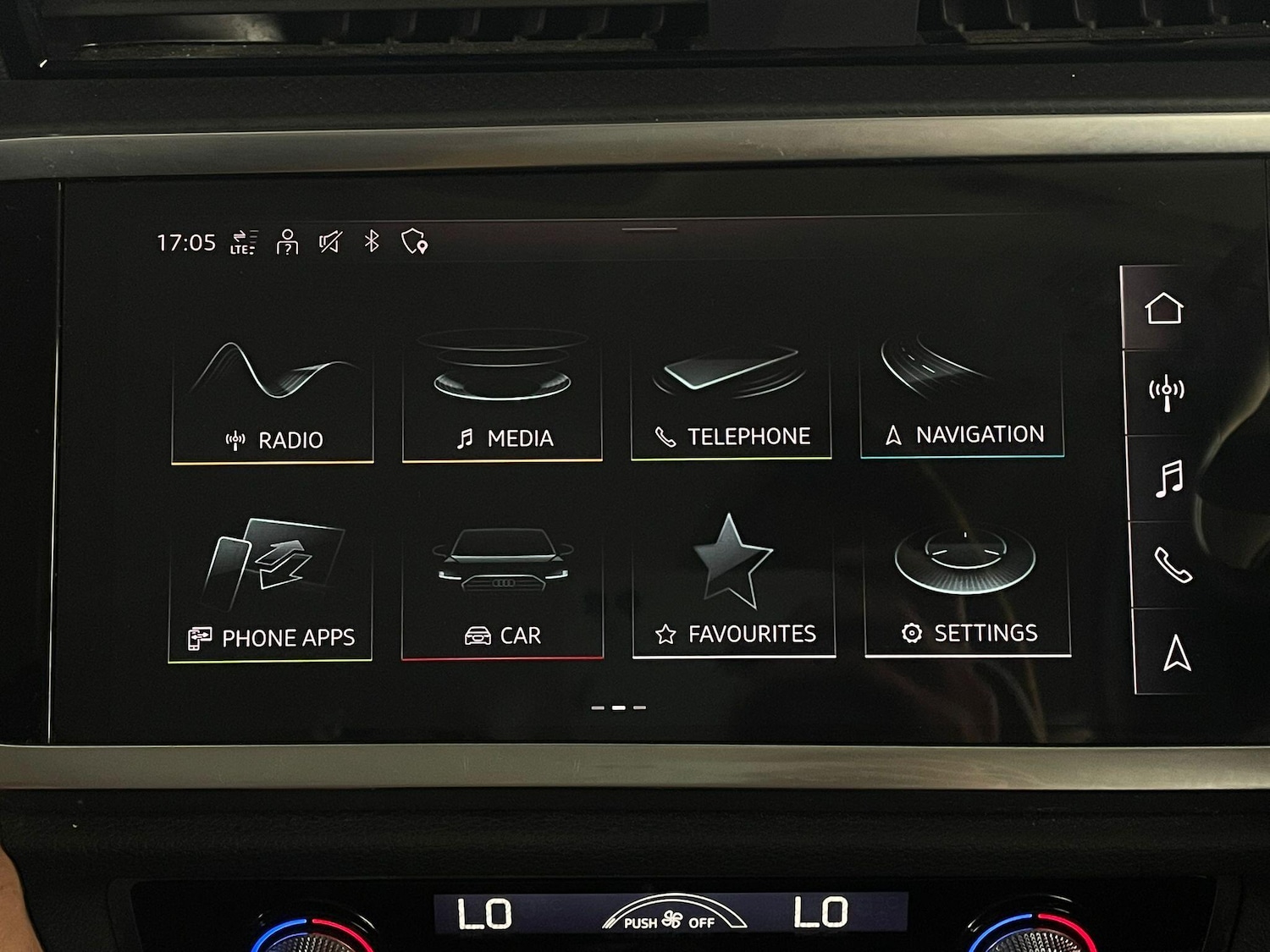Tap the Bluetooth status icon
Image resolution: width=1270 pixels, height=952 pixels.
(371, 241)
